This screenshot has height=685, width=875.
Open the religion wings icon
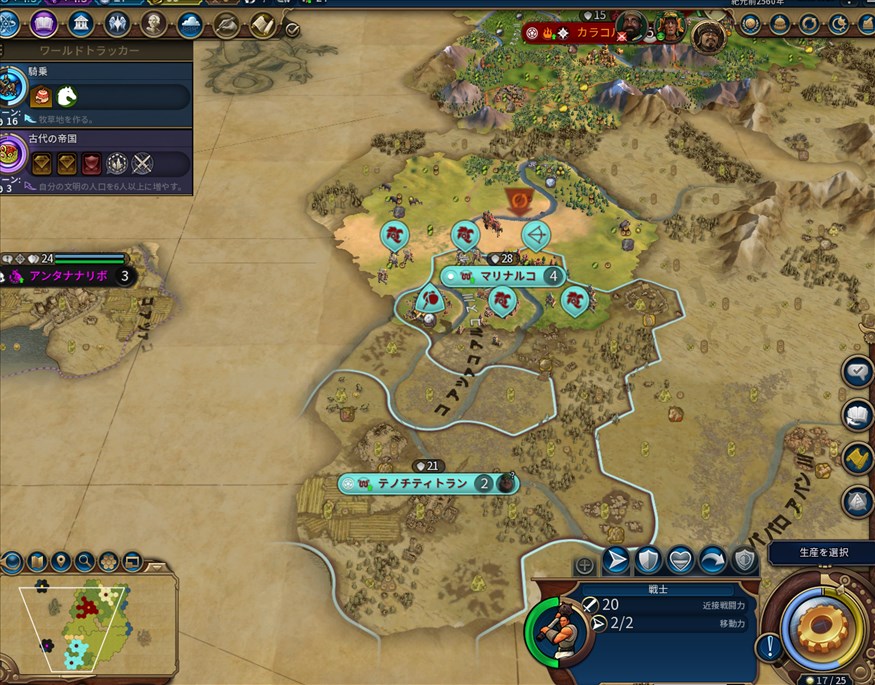coord(117,23)
